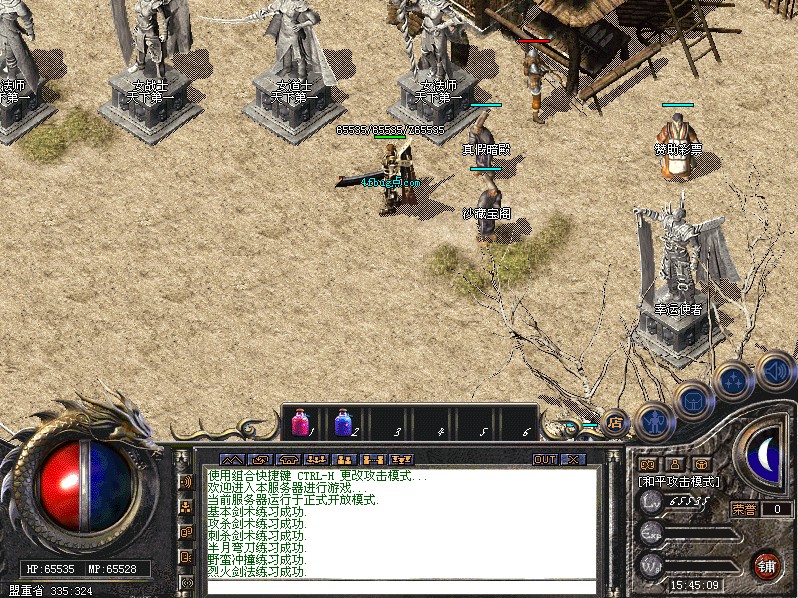
Task: Open the character equipment panel
Action: point(655,421)
